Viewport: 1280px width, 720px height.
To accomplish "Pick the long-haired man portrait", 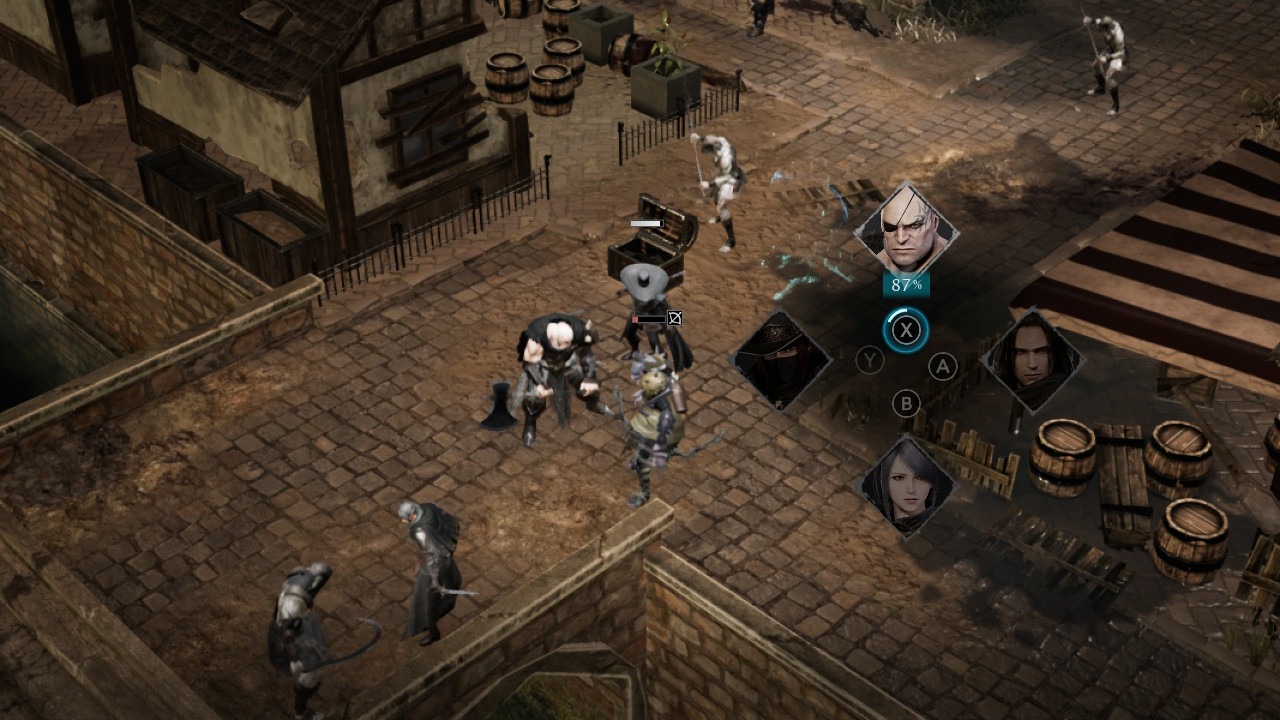I will [1032, 360].
